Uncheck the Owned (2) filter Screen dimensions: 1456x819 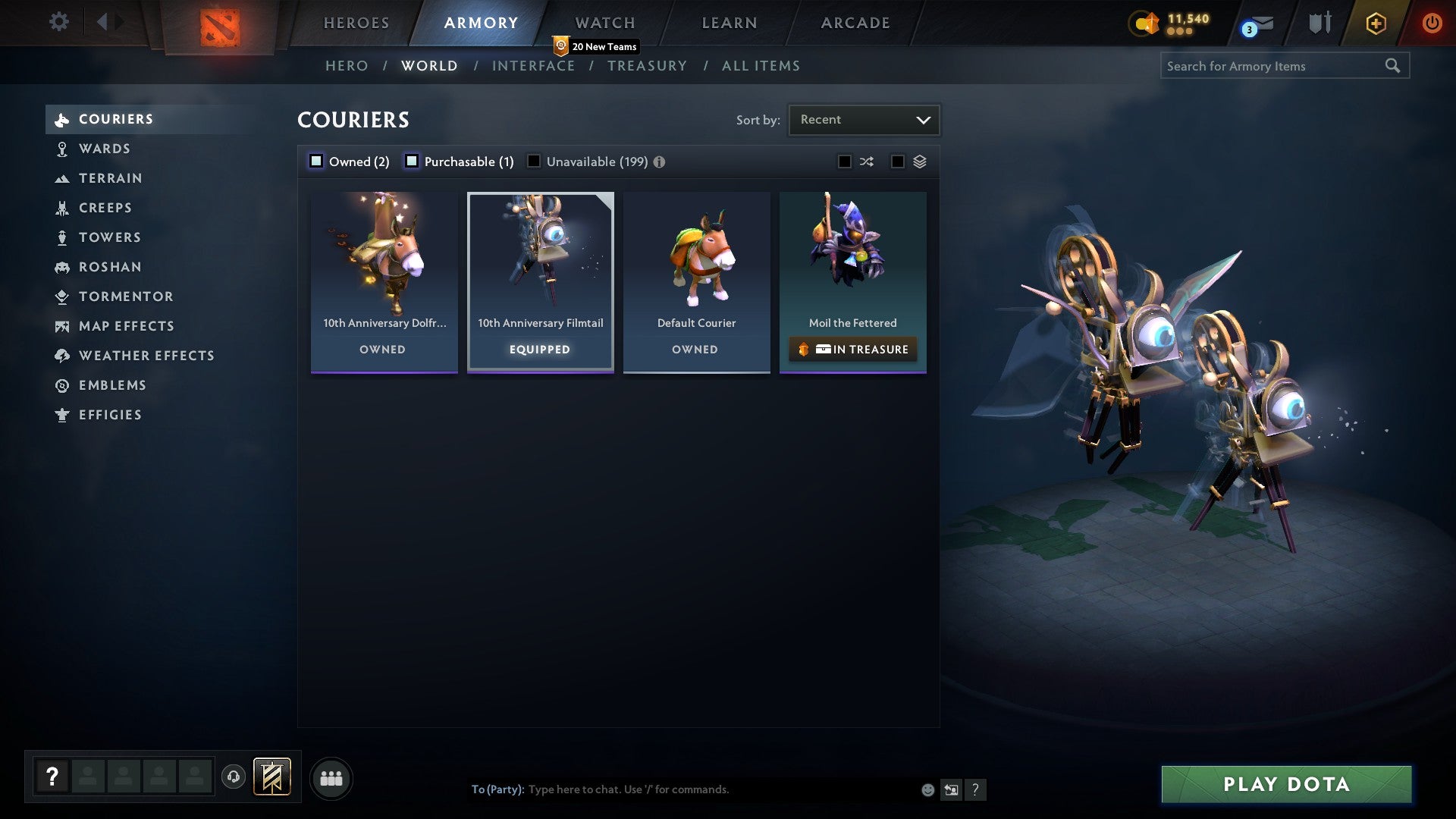coord(315,161)
